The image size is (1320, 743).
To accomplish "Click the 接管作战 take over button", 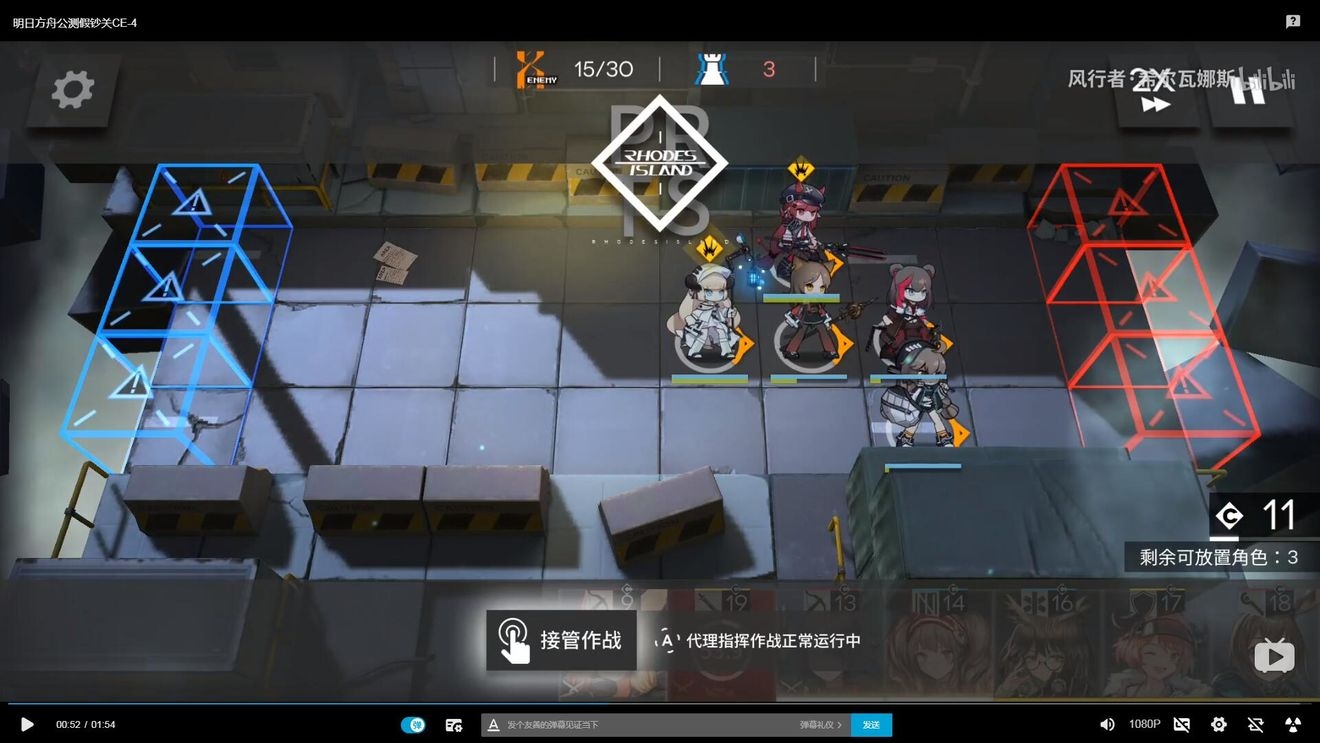I will (561, 640).
